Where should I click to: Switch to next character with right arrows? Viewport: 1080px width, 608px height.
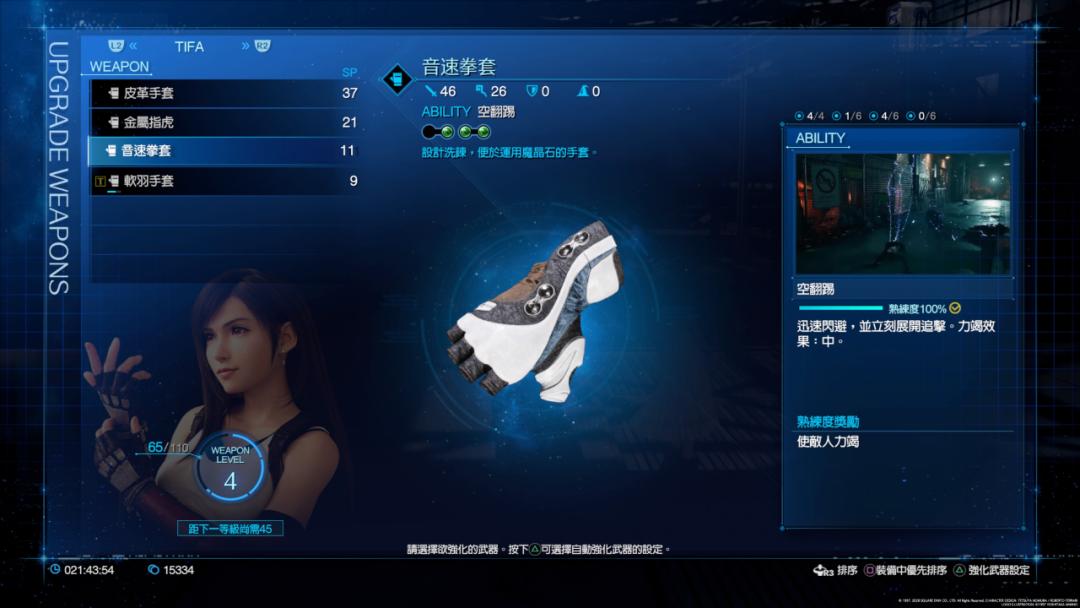click(x=246, y=46)
